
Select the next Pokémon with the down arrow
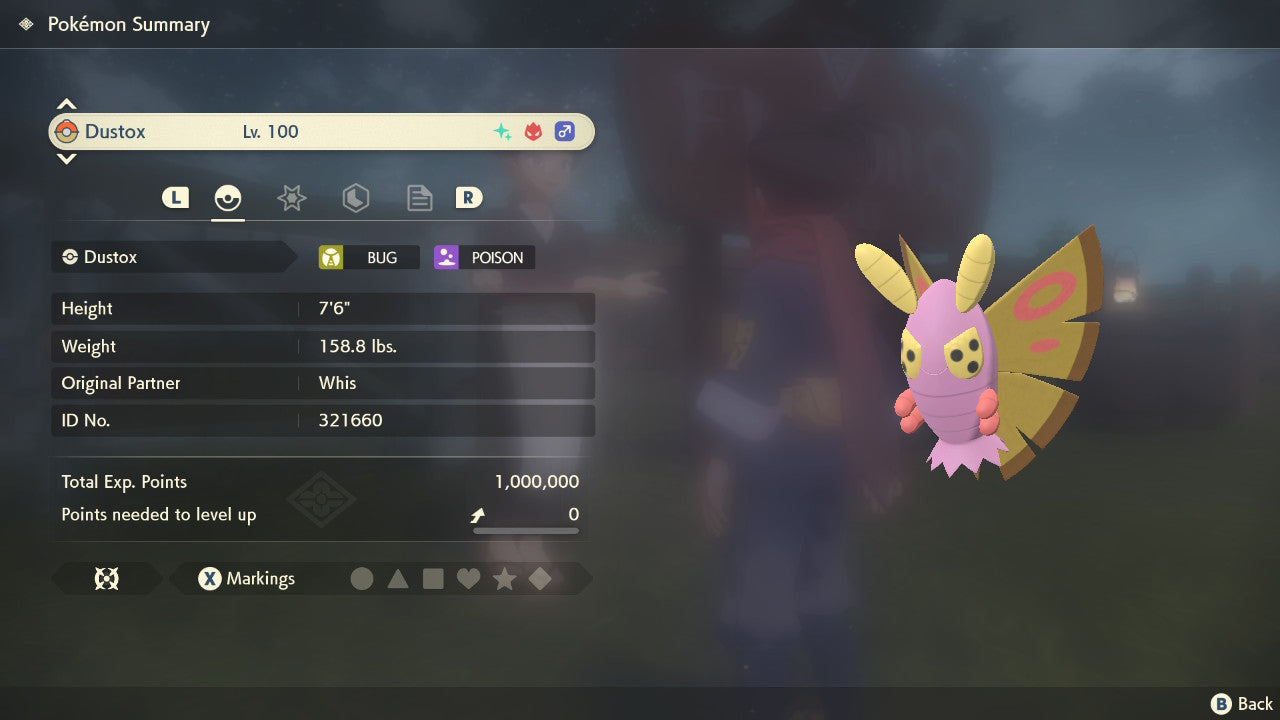coord(66,158)
